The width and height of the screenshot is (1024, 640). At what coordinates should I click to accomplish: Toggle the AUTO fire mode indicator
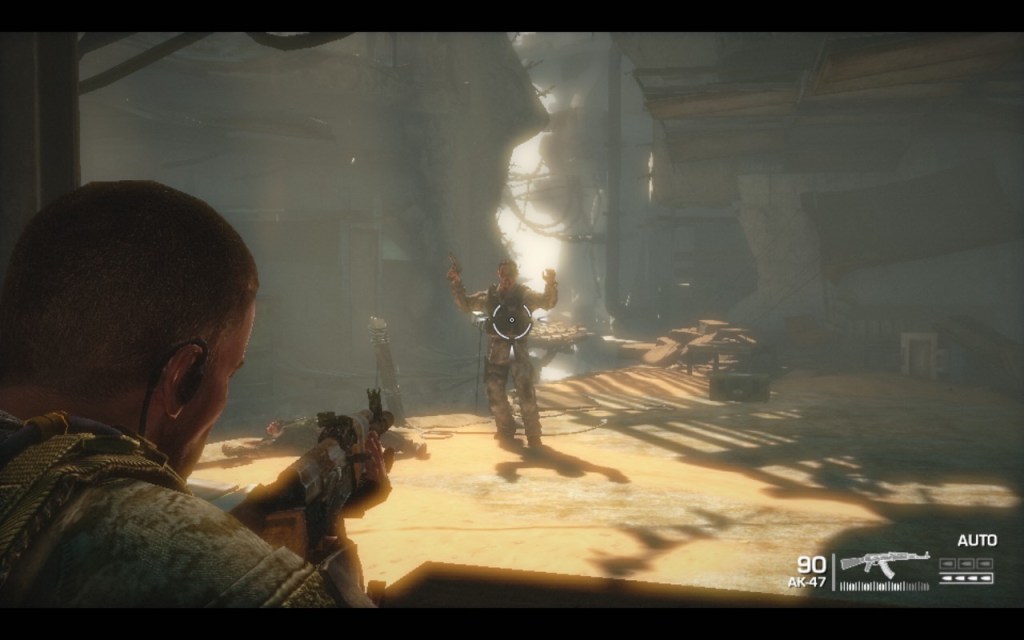pyautogui.click(x=976, y=541)
